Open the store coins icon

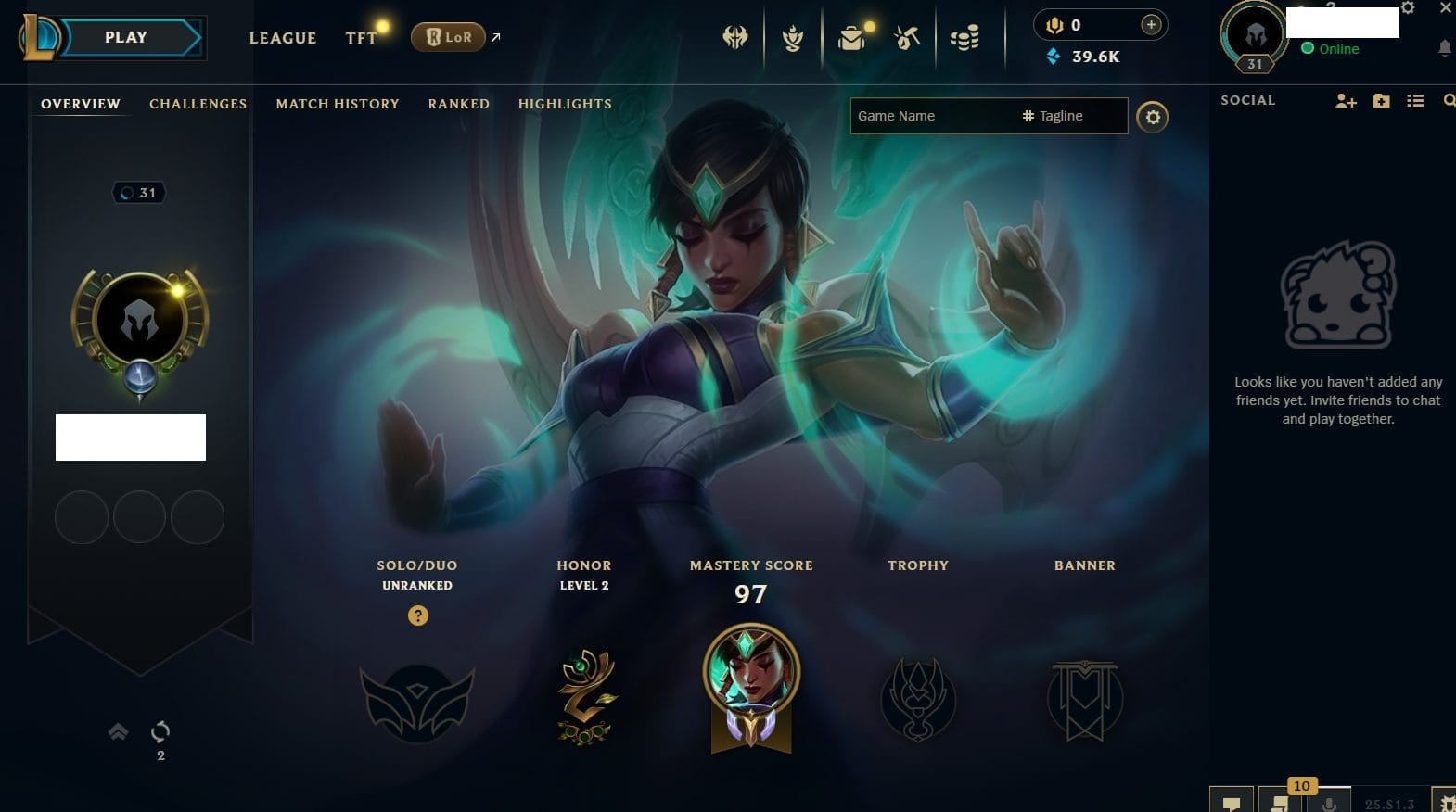964,39
